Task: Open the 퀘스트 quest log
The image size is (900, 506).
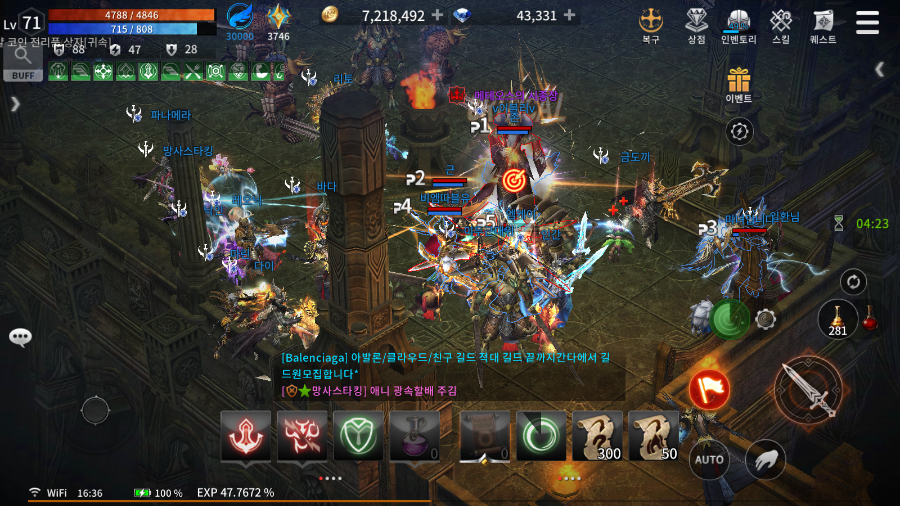Action: (823, 25)
